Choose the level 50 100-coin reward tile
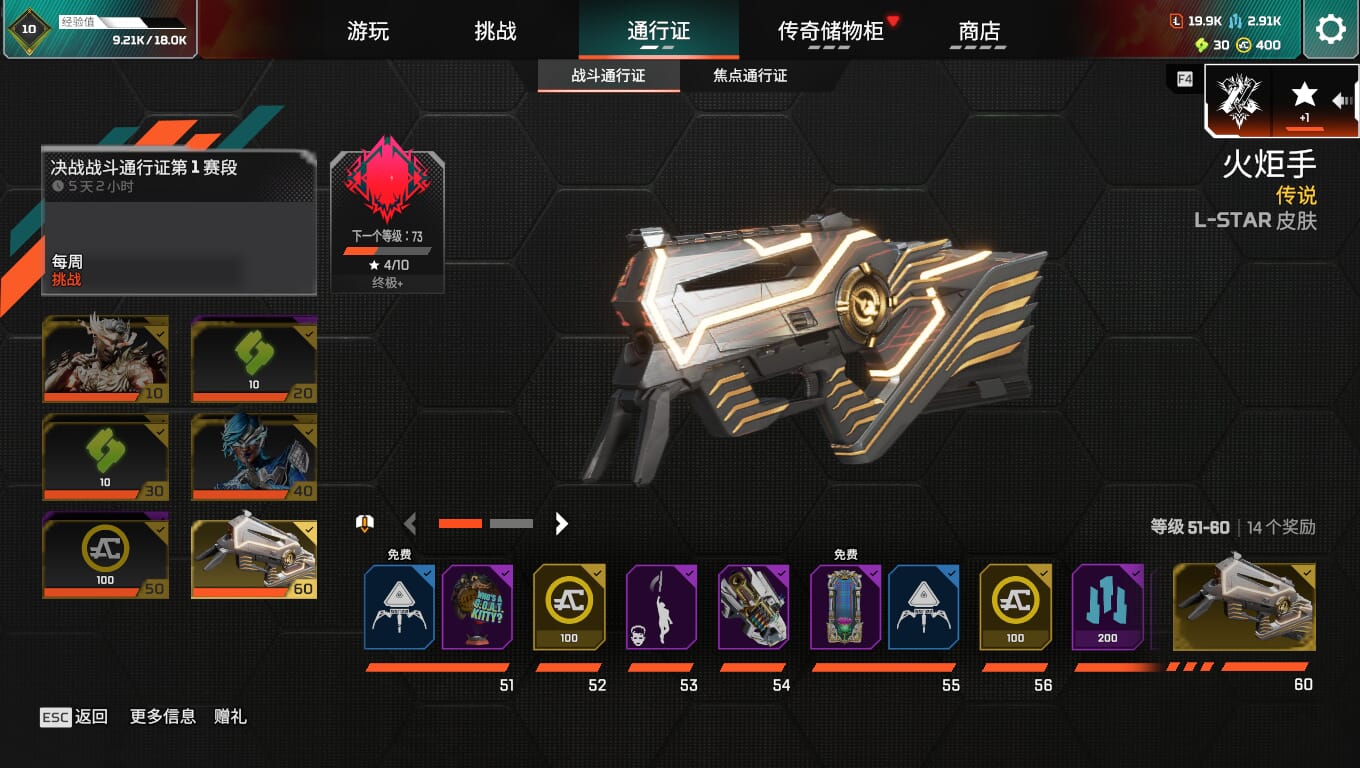 (x=105, y=555)
